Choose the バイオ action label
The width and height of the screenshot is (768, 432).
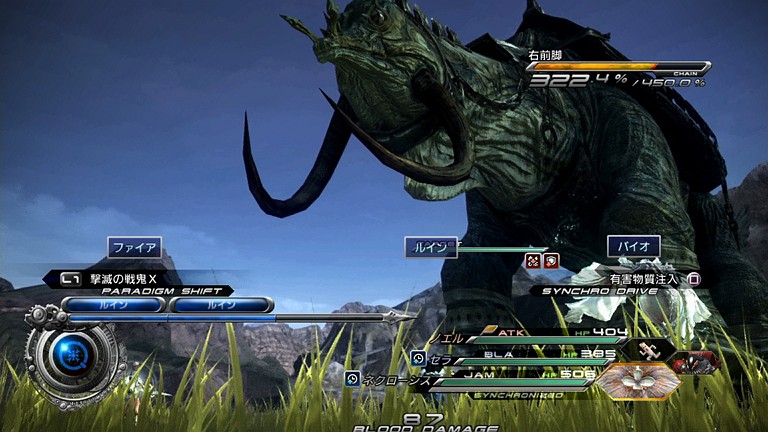pos(634,246)
